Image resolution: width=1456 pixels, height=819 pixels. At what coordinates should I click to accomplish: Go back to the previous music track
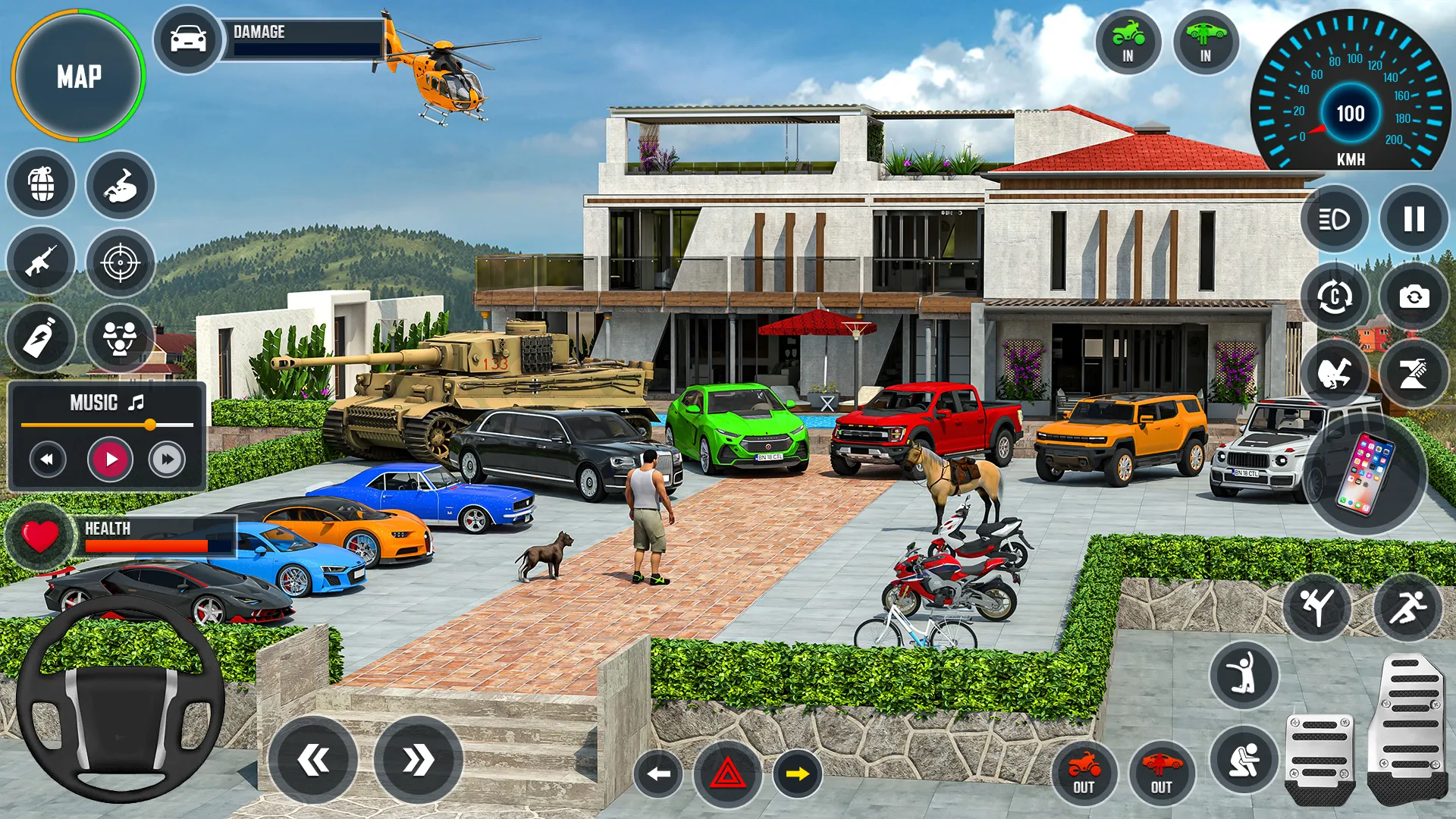click(48, 459)
